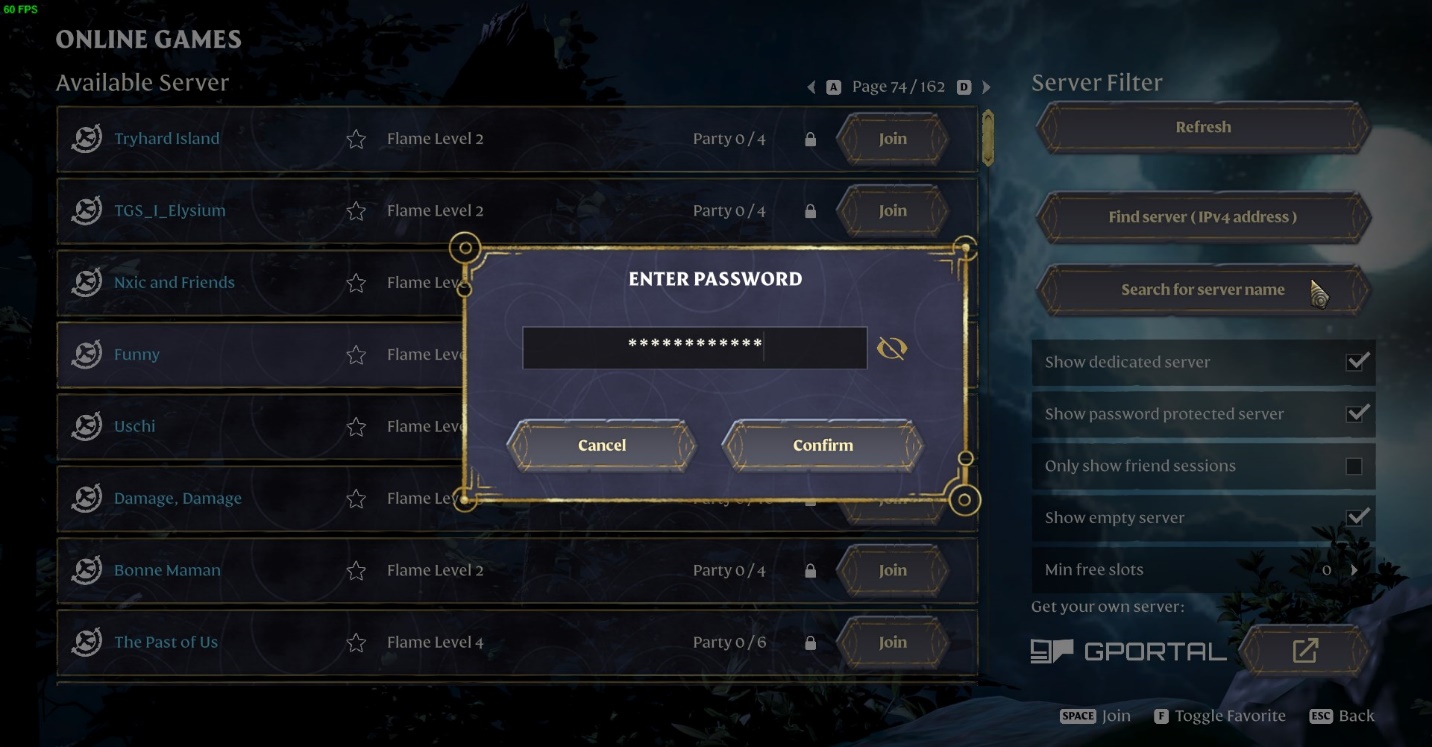Click inside the password input field
Viewport: 1432px width, 747px height.
(x=694, y=347)
